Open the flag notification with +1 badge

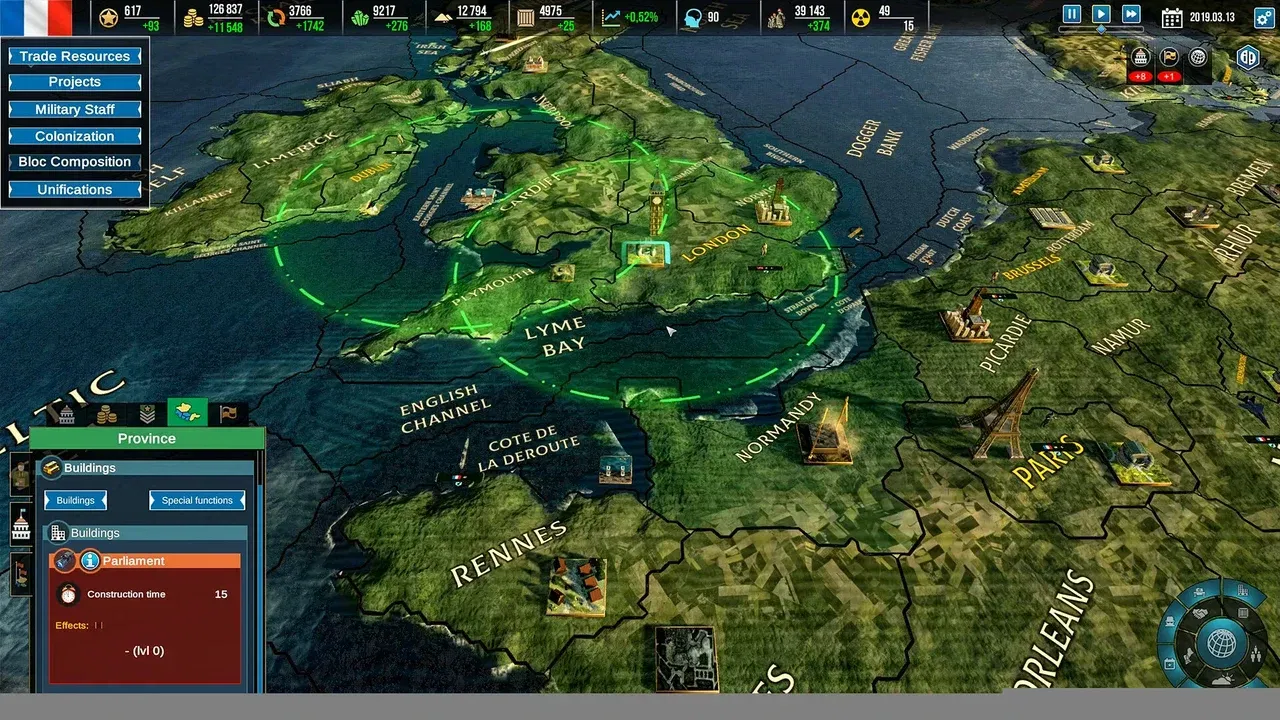click(x=1167, y=57)
